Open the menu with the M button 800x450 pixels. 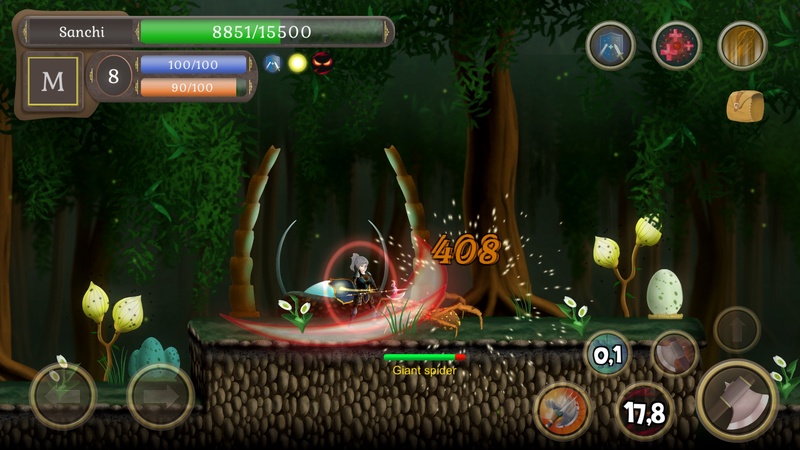[52, 82]
